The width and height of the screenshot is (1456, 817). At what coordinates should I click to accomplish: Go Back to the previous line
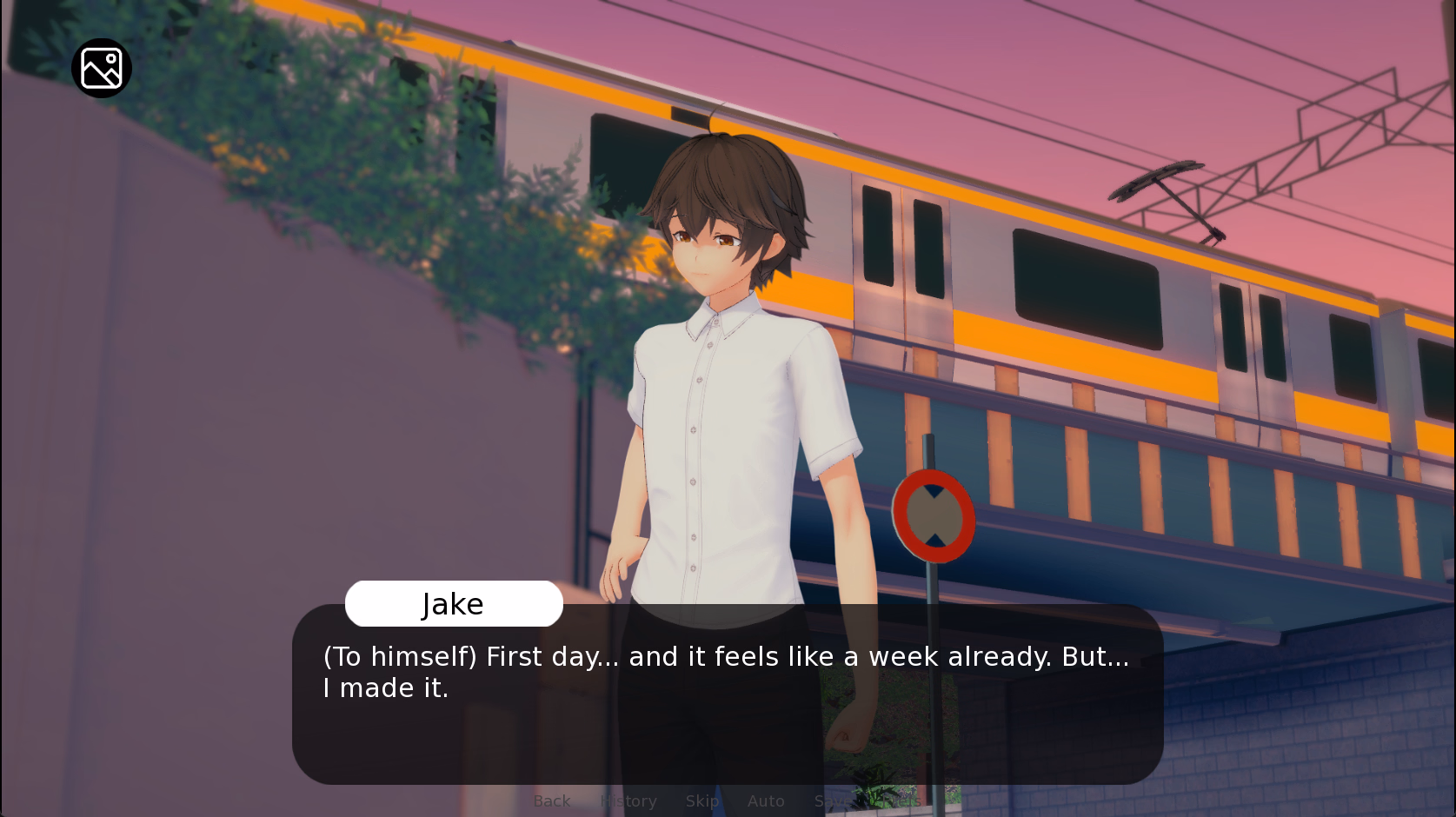tap(552, 800)
